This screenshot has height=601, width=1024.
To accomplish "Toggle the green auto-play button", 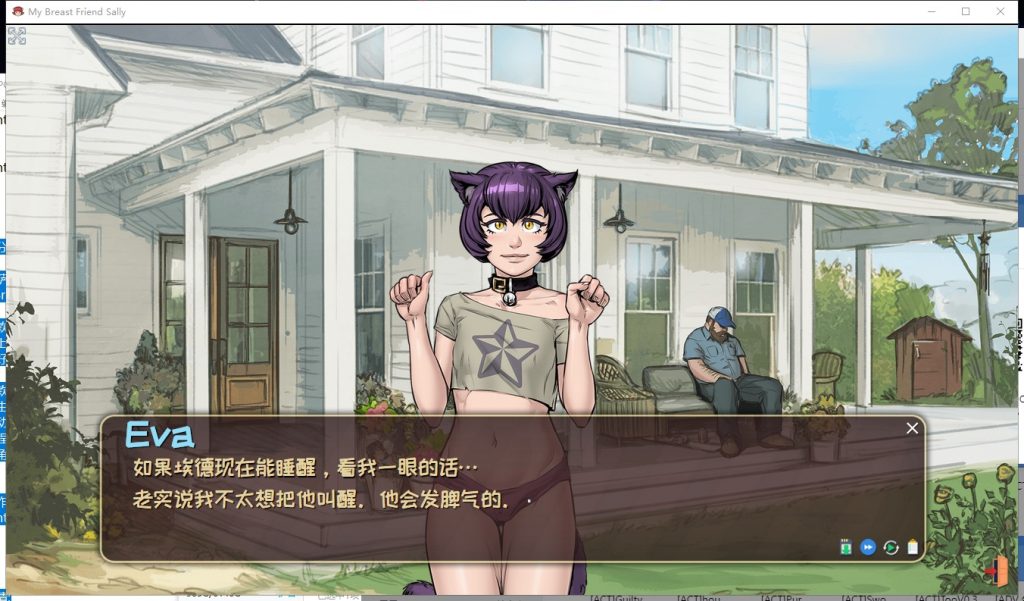I will click(x=890, y=547).
